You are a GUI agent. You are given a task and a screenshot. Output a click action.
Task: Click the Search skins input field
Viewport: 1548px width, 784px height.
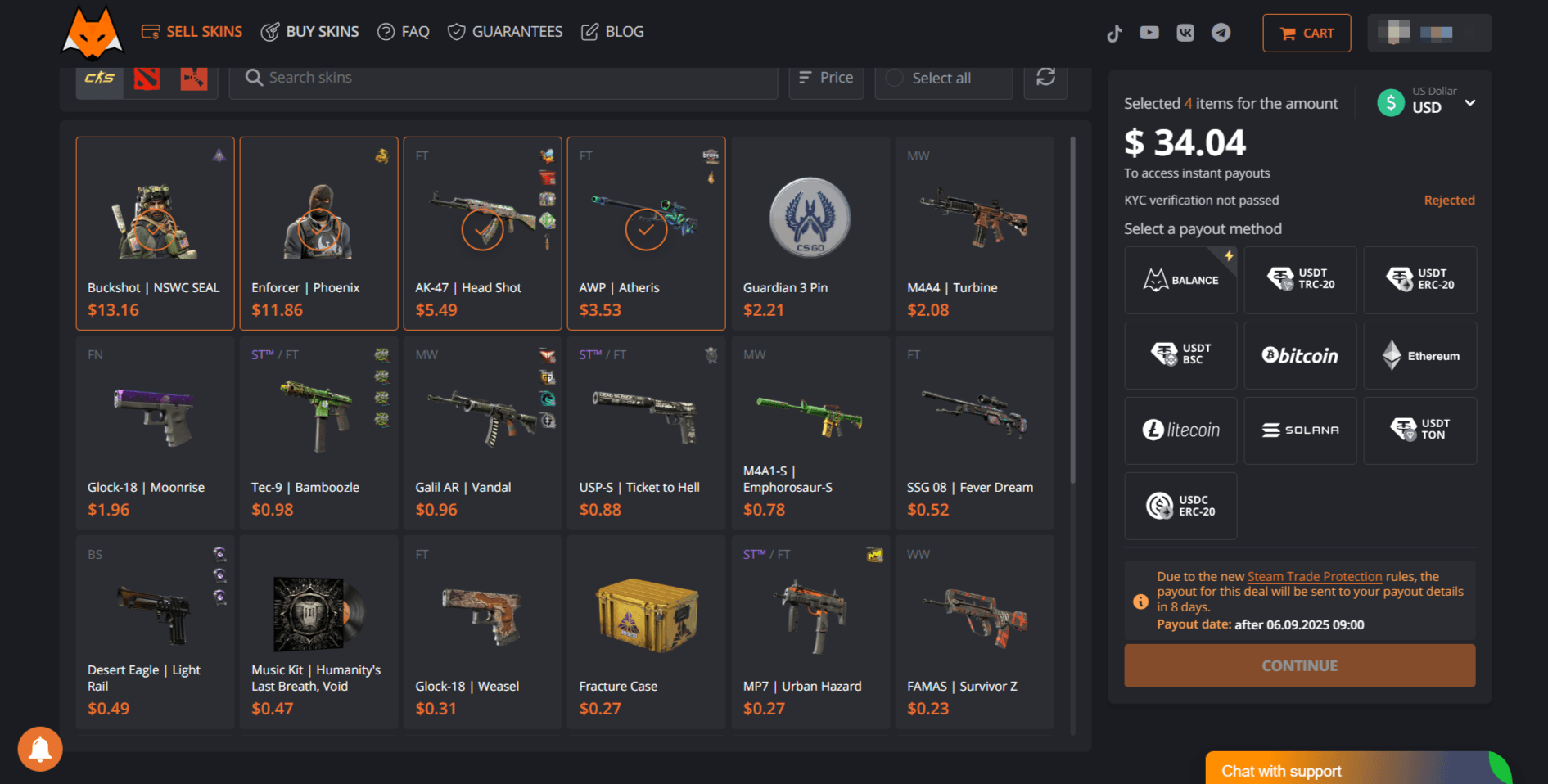pos(503,77)
